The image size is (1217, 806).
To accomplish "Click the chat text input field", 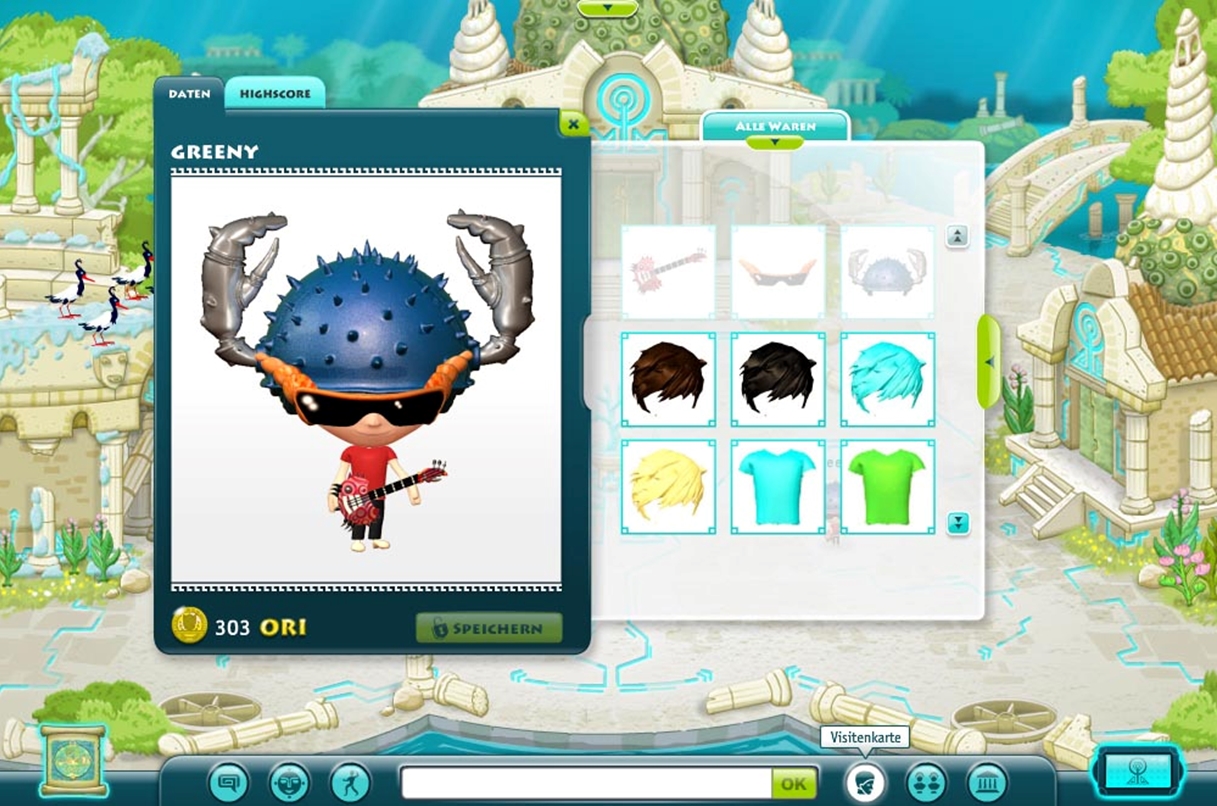I will 586,783.
